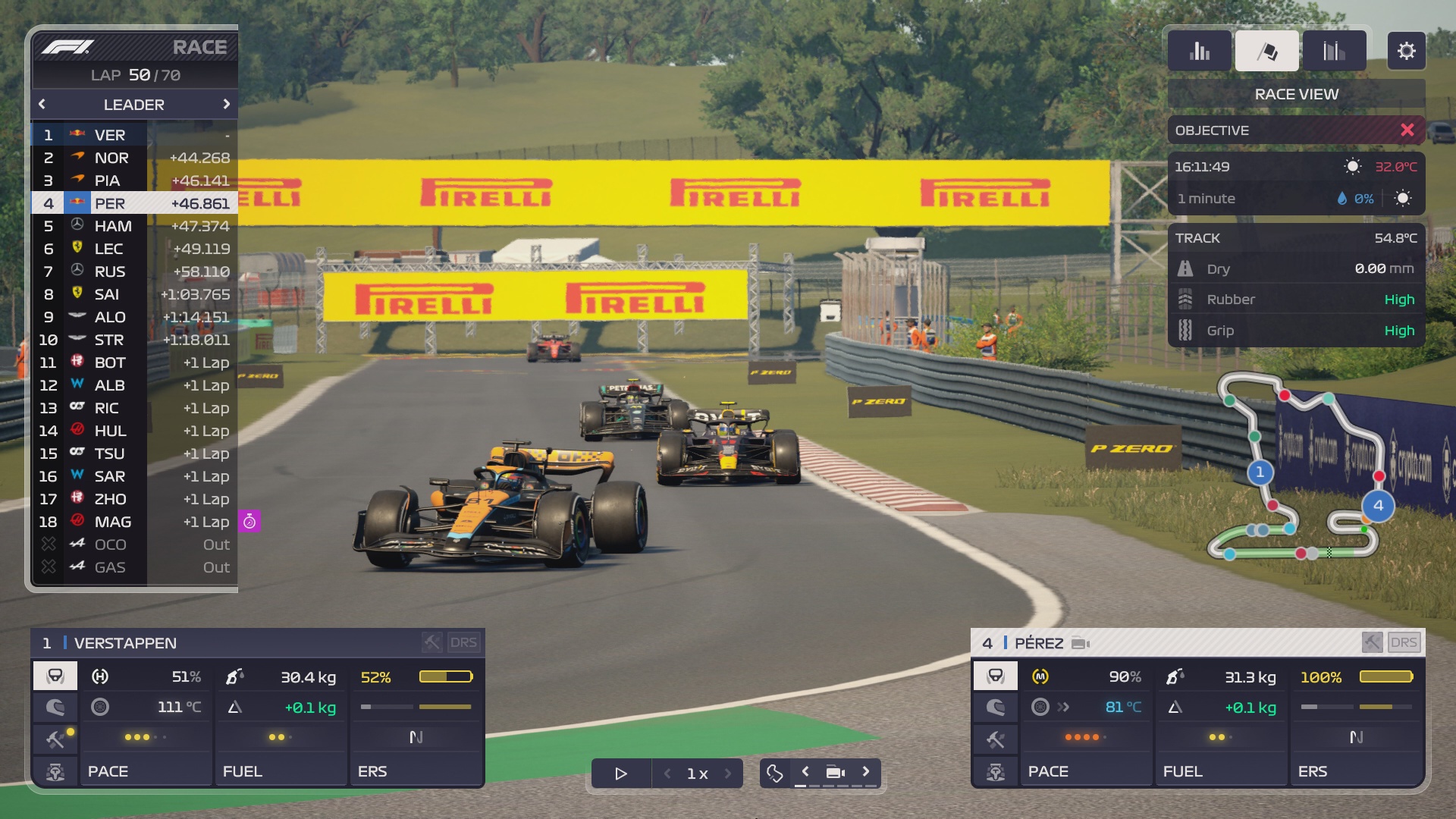The width and height of the screenshot is (1456, 819).
Task: Adjust Pérez's pace dot slider
Action: coord(1084,736)
